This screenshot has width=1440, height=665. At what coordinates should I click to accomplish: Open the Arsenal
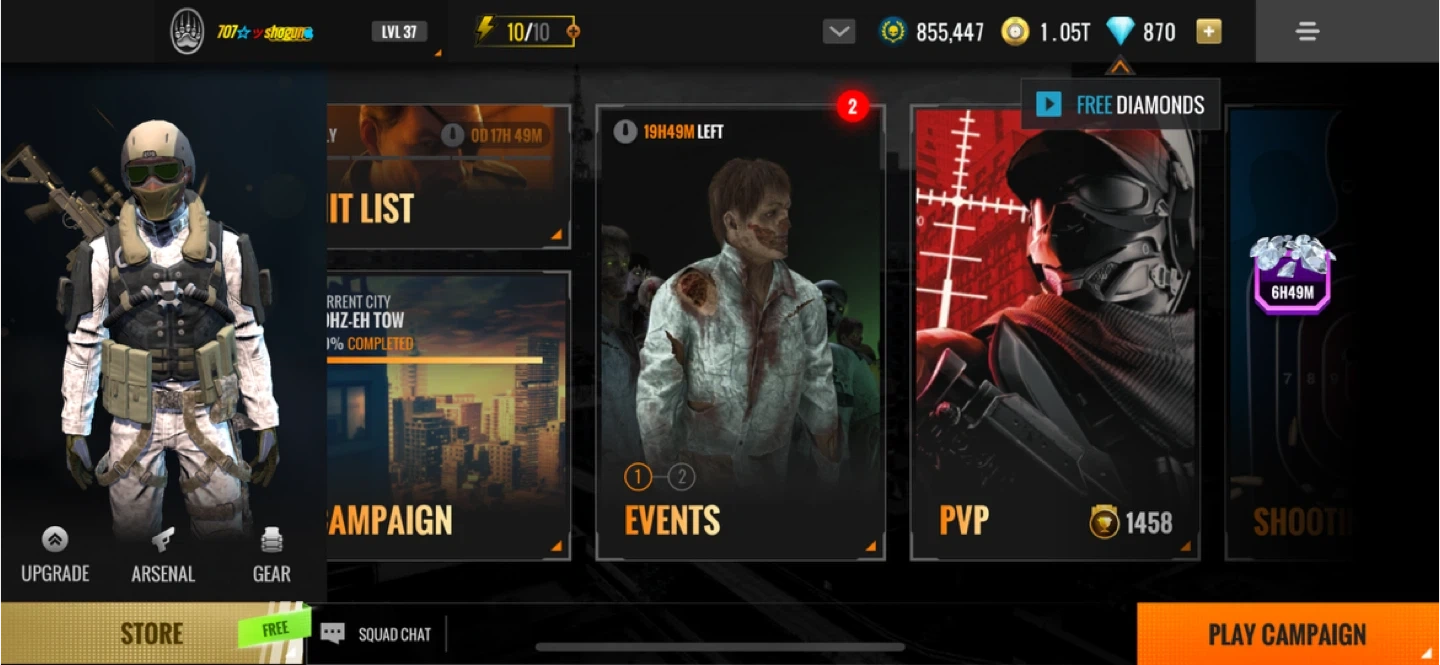click(x=163, y=555)
